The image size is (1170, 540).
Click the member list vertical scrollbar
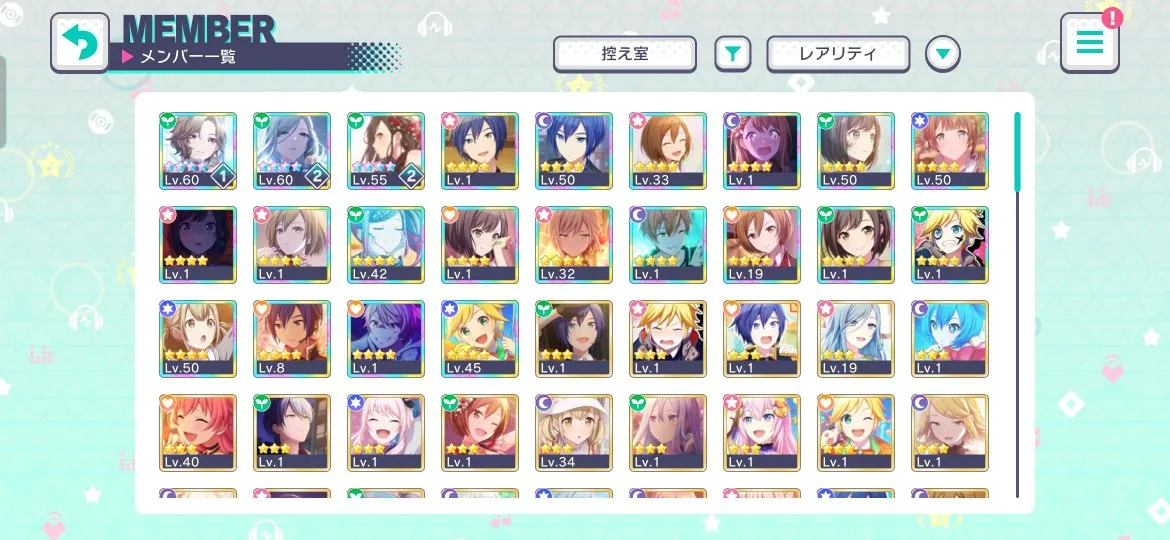pos(1017,300)
